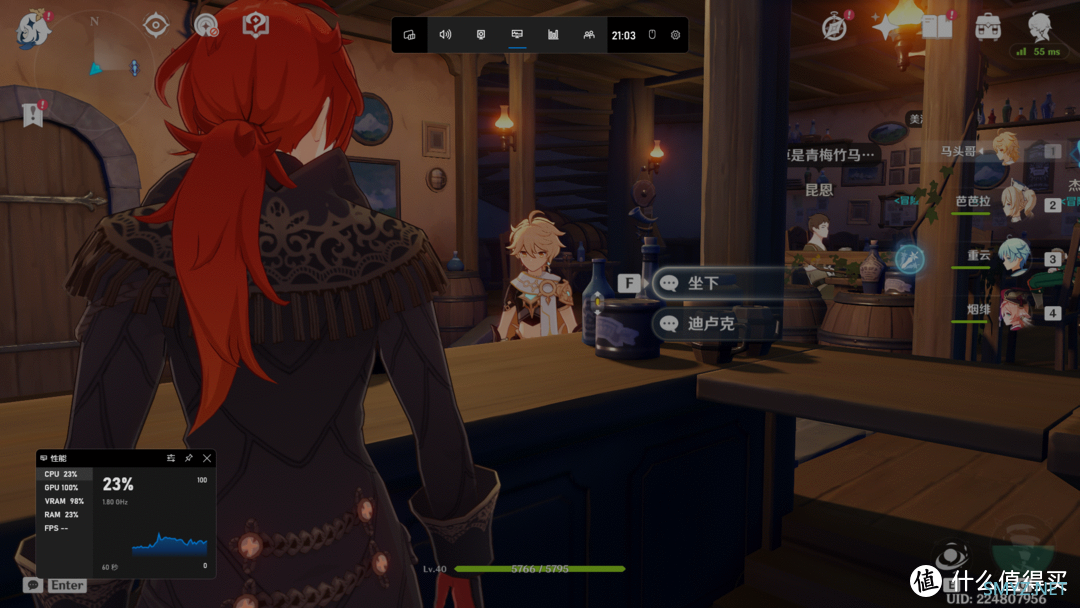Open the chat speech bubble icon
Image resolution: width=1080 pixels, height=608 pixels.
(33, 585)
